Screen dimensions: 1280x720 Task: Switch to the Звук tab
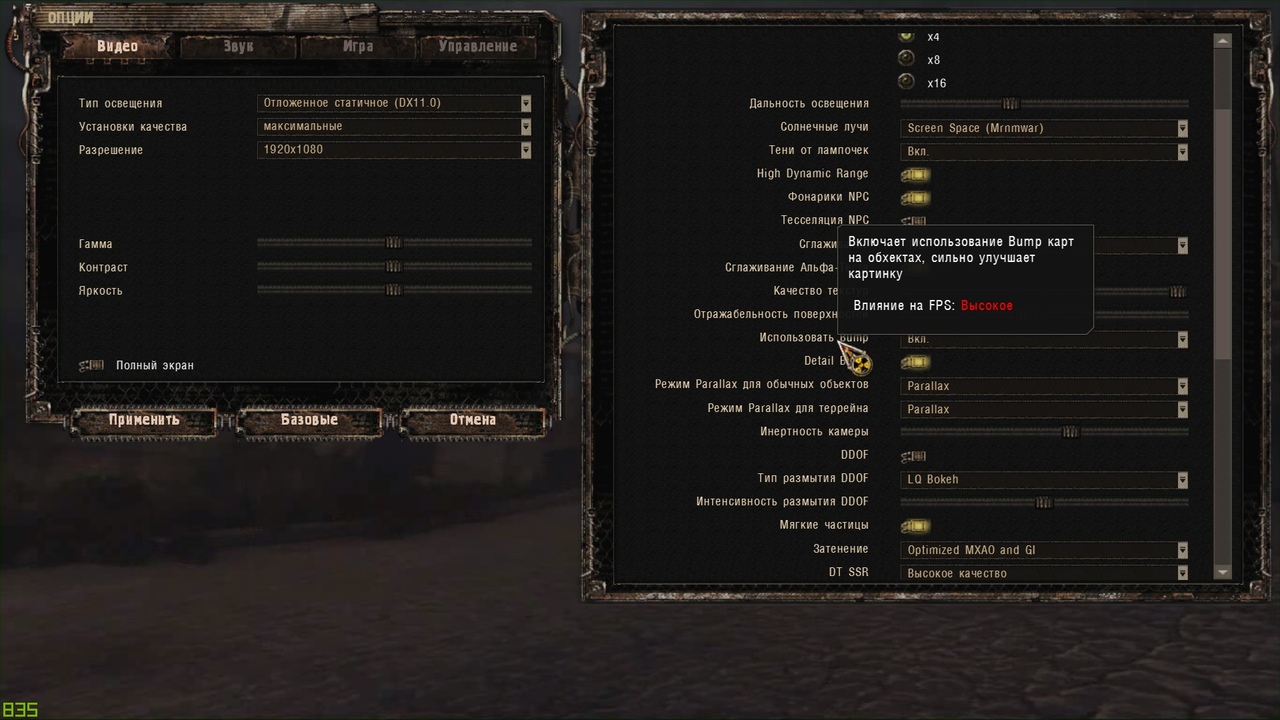[238, 47]
